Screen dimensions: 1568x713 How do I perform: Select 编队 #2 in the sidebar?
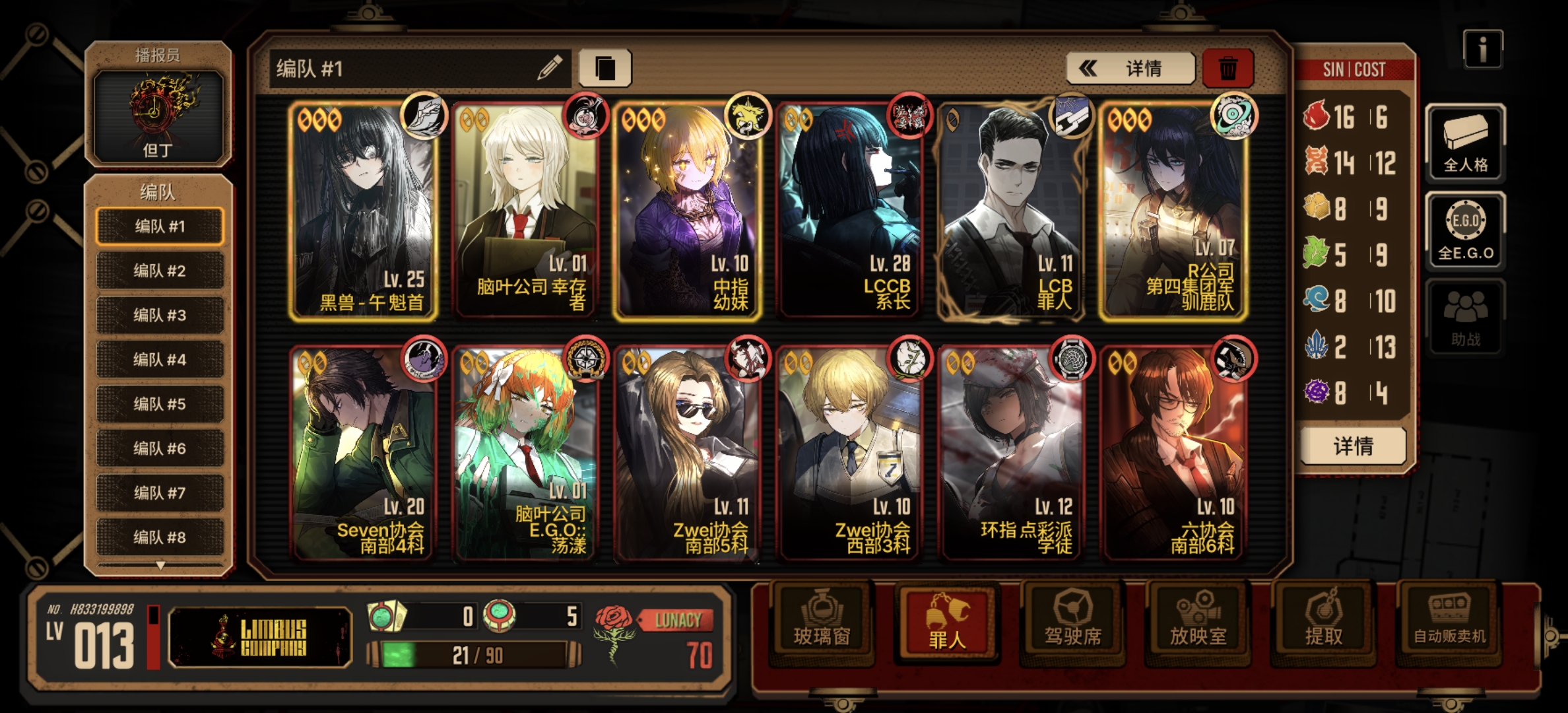tap(159, 271)
